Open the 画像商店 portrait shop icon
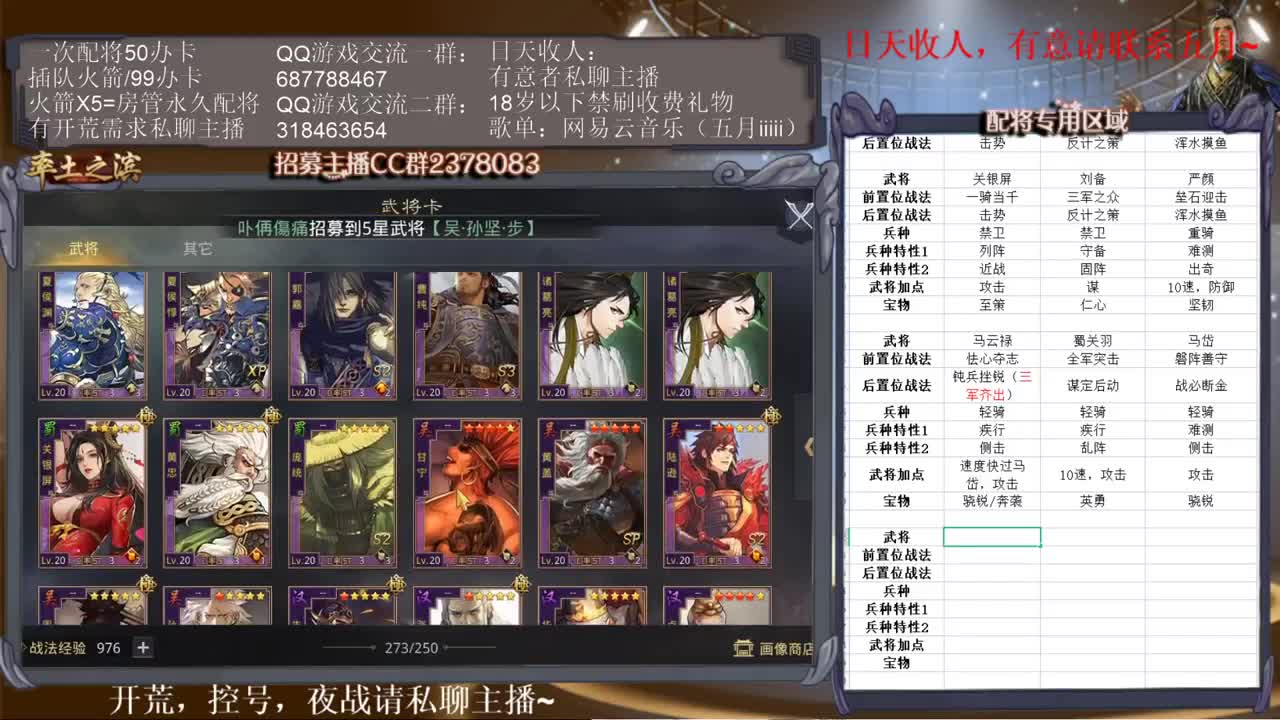Viewport: 1280px width, 720px height. pyautogui.click(x=741, y=648)
